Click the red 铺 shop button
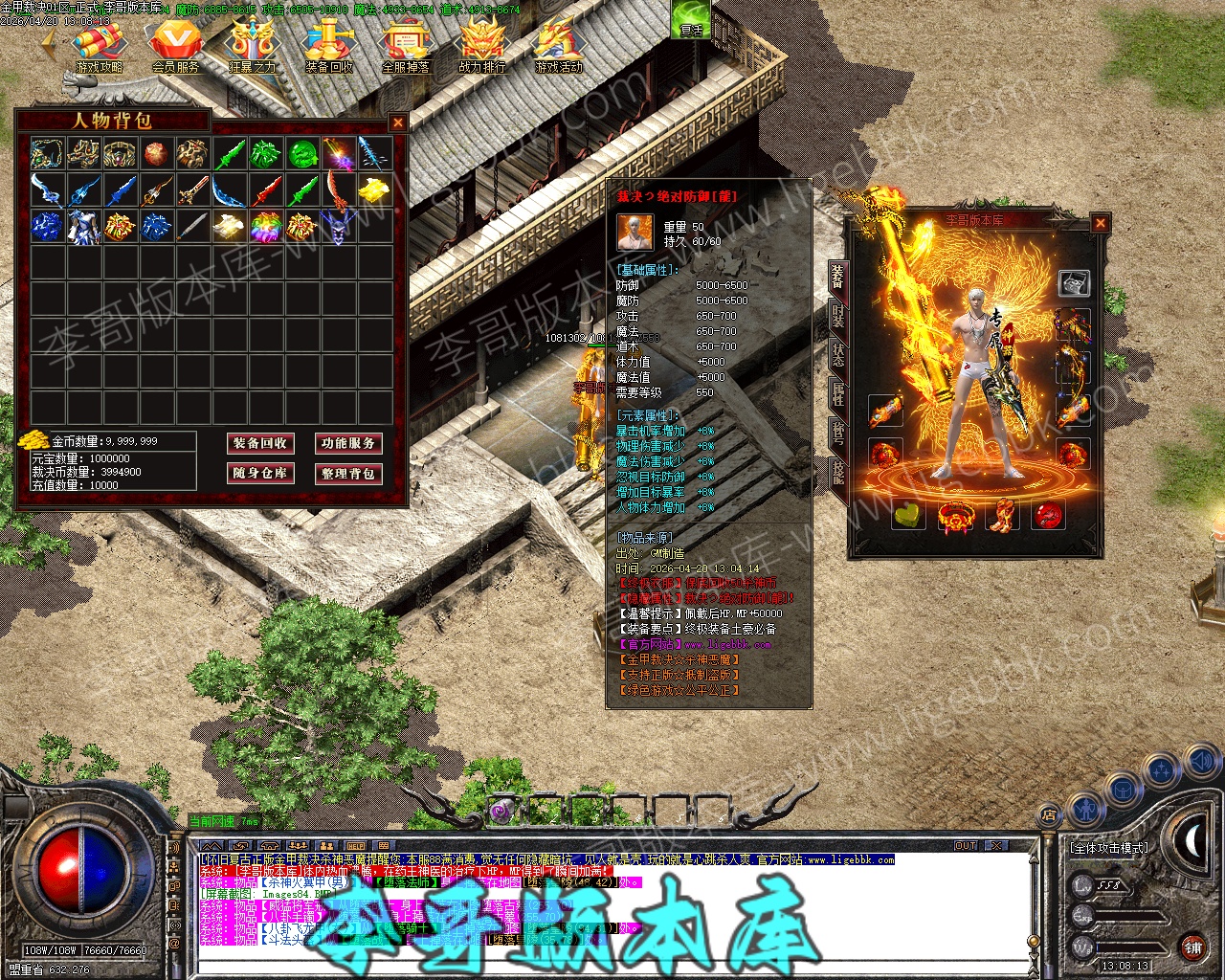 tap(1192, 947)
